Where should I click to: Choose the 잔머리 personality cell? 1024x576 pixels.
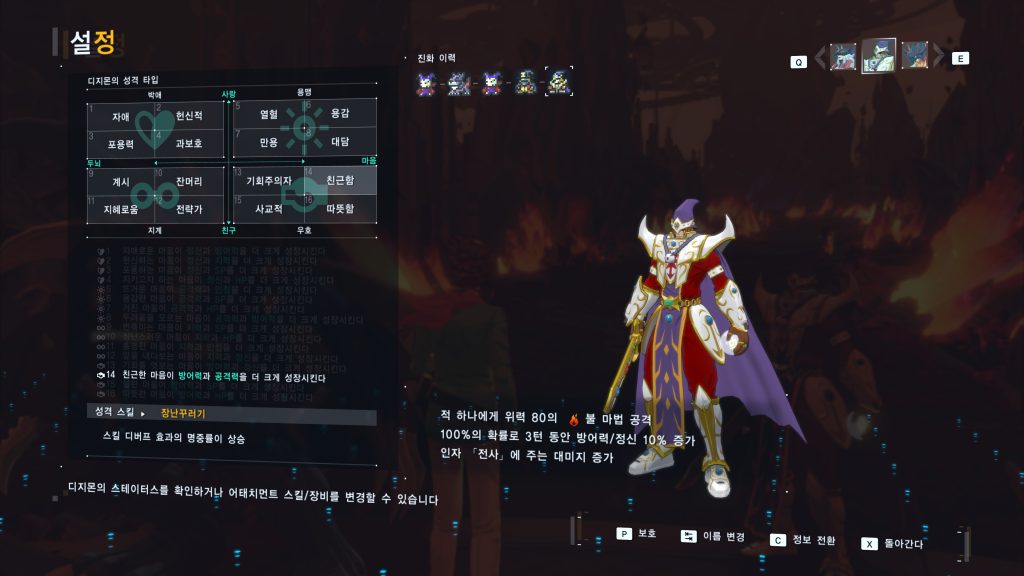click(189, 181)
